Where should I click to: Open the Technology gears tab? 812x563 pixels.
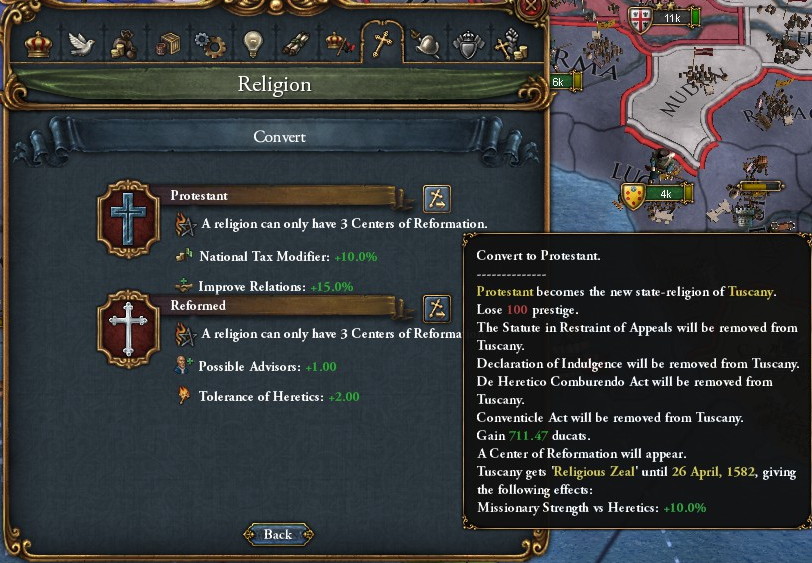(x=210, y=45)
